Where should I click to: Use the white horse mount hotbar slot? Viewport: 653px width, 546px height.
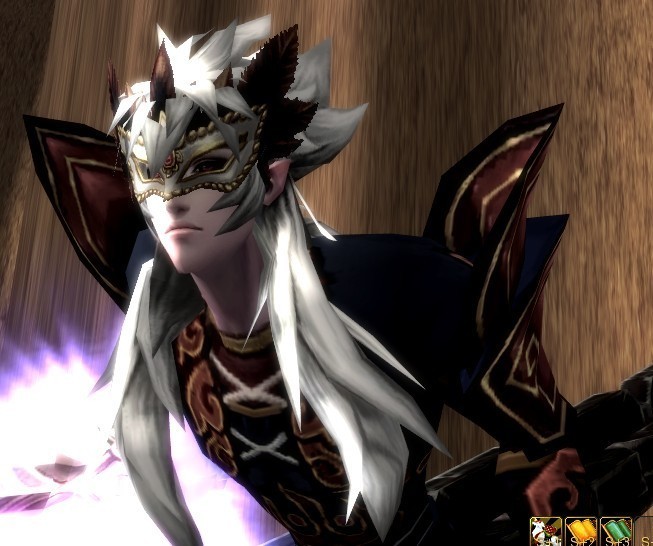(545, 532)
